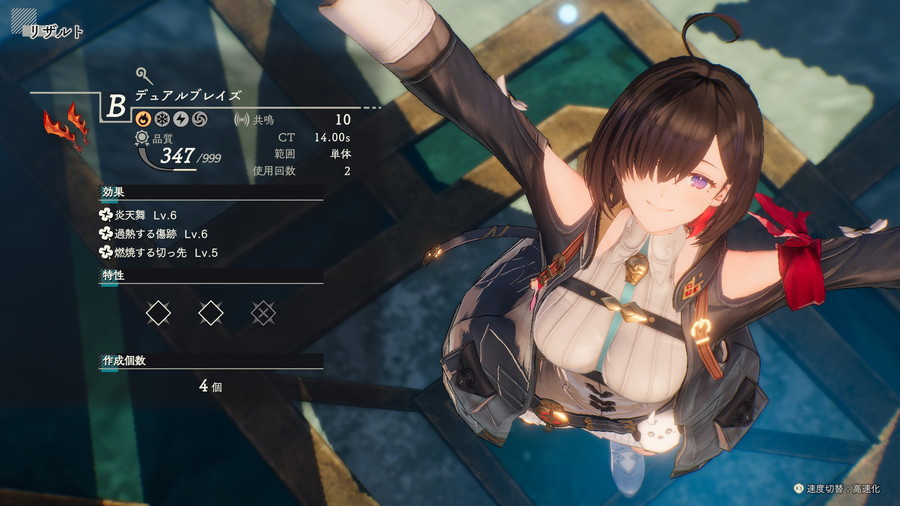The image size is (900, 506).
Task: Click the lightning bolt element icon
Action: click(x=180, y=120)
